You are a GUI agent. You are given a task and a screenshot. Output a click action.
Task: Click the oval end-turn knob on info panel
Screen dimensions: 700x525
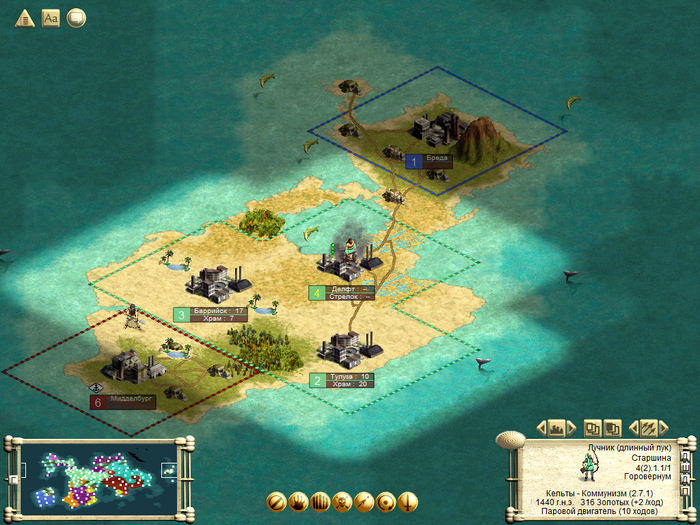[511, 438]
